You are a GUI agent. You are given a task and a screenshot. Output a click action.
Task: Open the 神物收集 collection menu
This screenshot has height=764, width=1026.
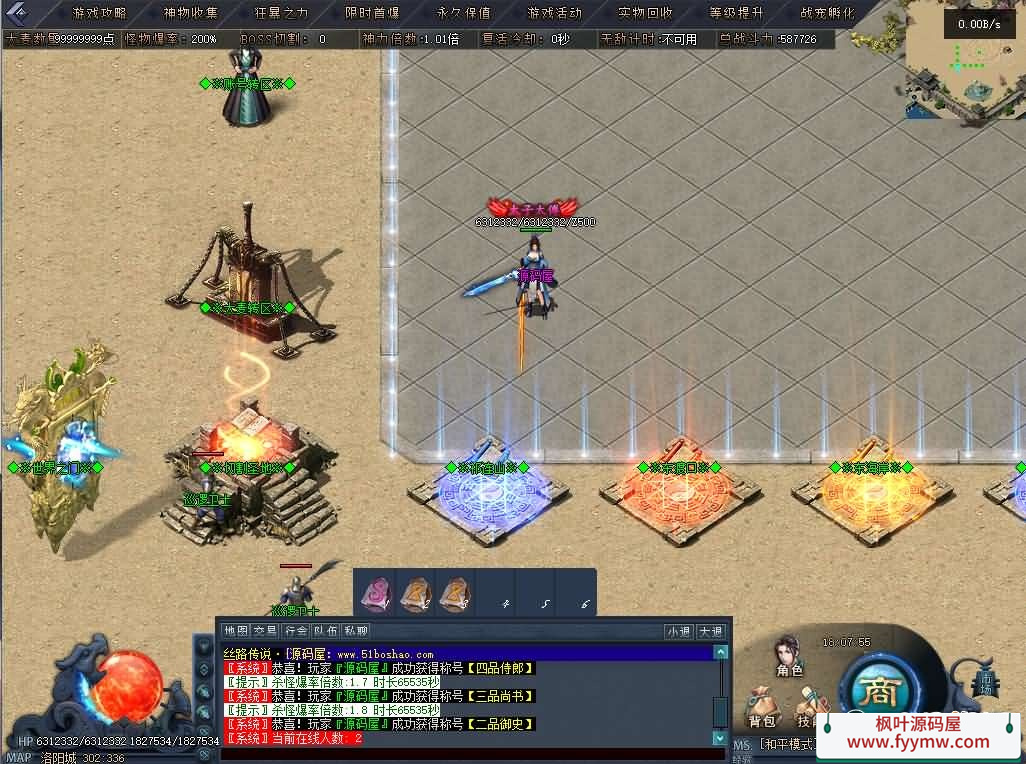tap(190, 13)
